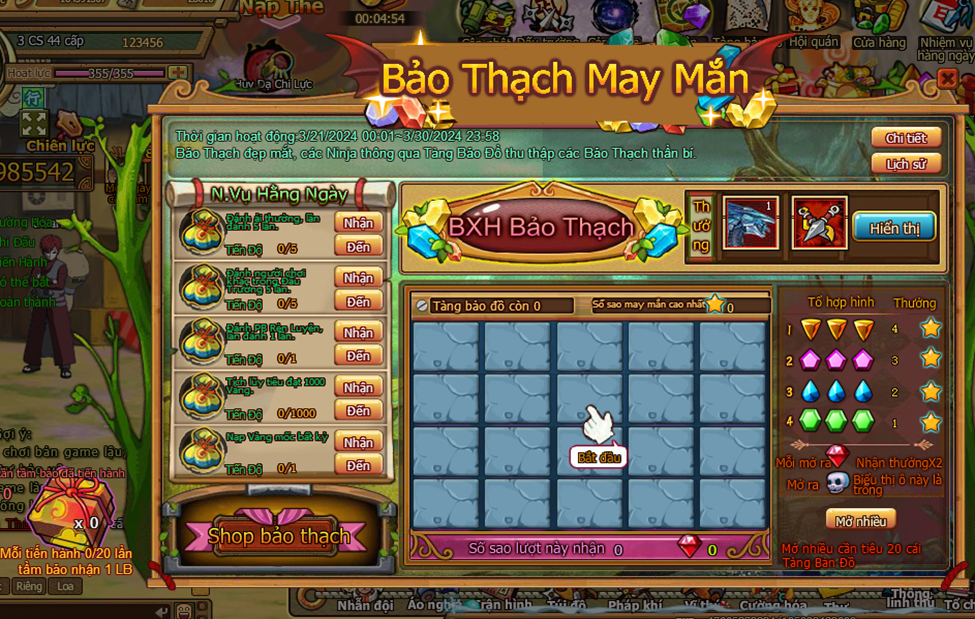Go to the 1000 Vàng spending task

[x=358, y=411]
